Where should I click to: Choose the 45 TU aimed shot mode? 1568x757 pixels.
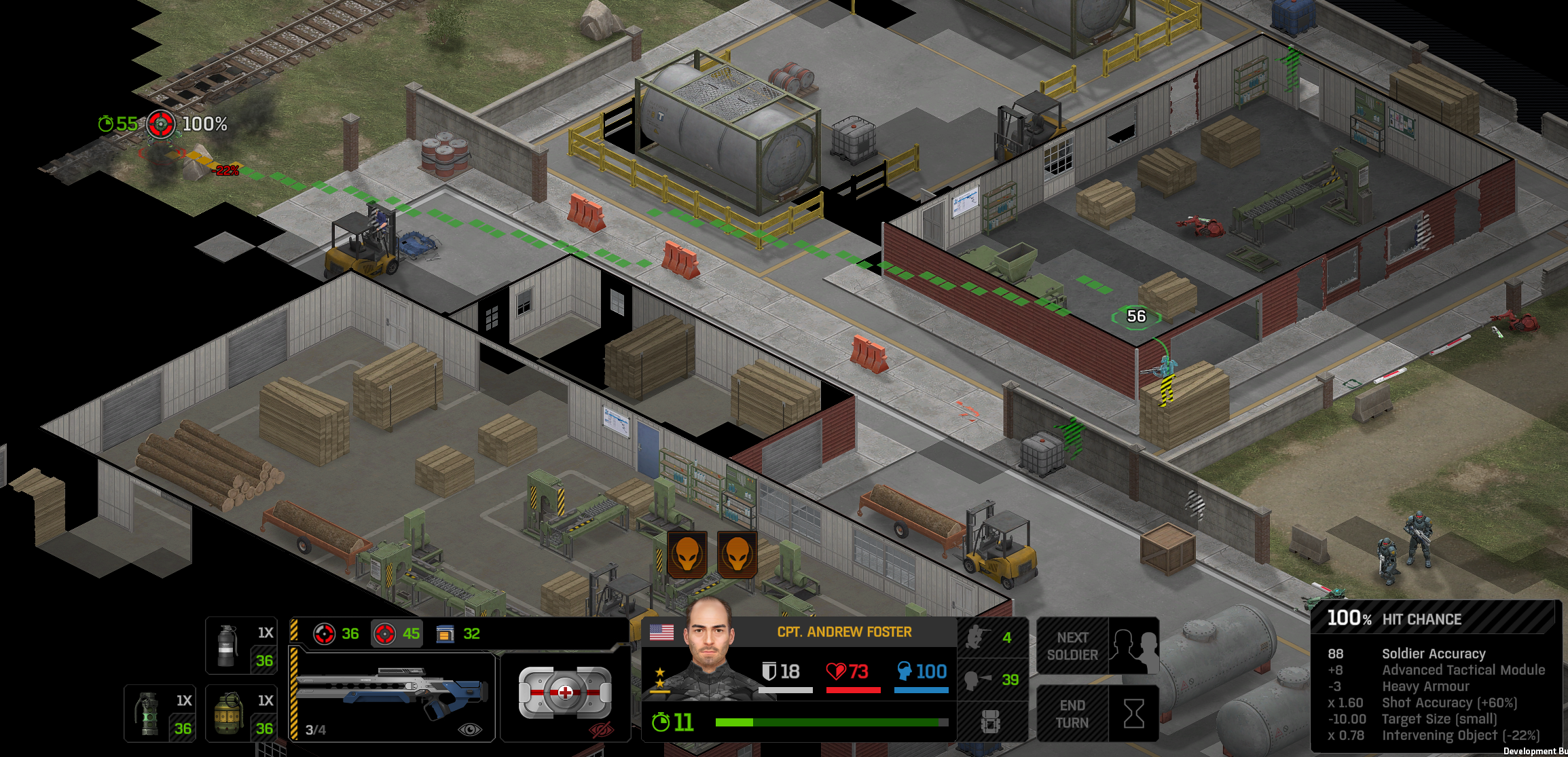pyautogui.click(x=397, y=634)
